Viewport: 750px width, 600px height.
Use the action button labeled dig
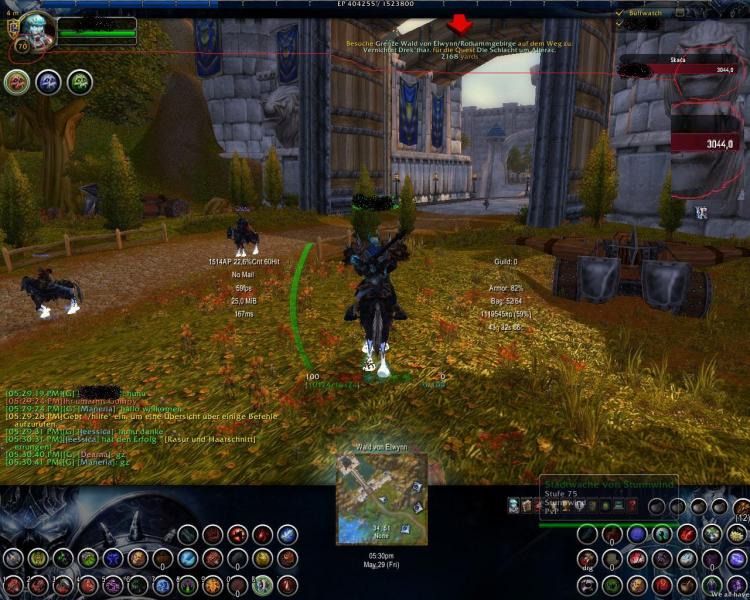587,558
